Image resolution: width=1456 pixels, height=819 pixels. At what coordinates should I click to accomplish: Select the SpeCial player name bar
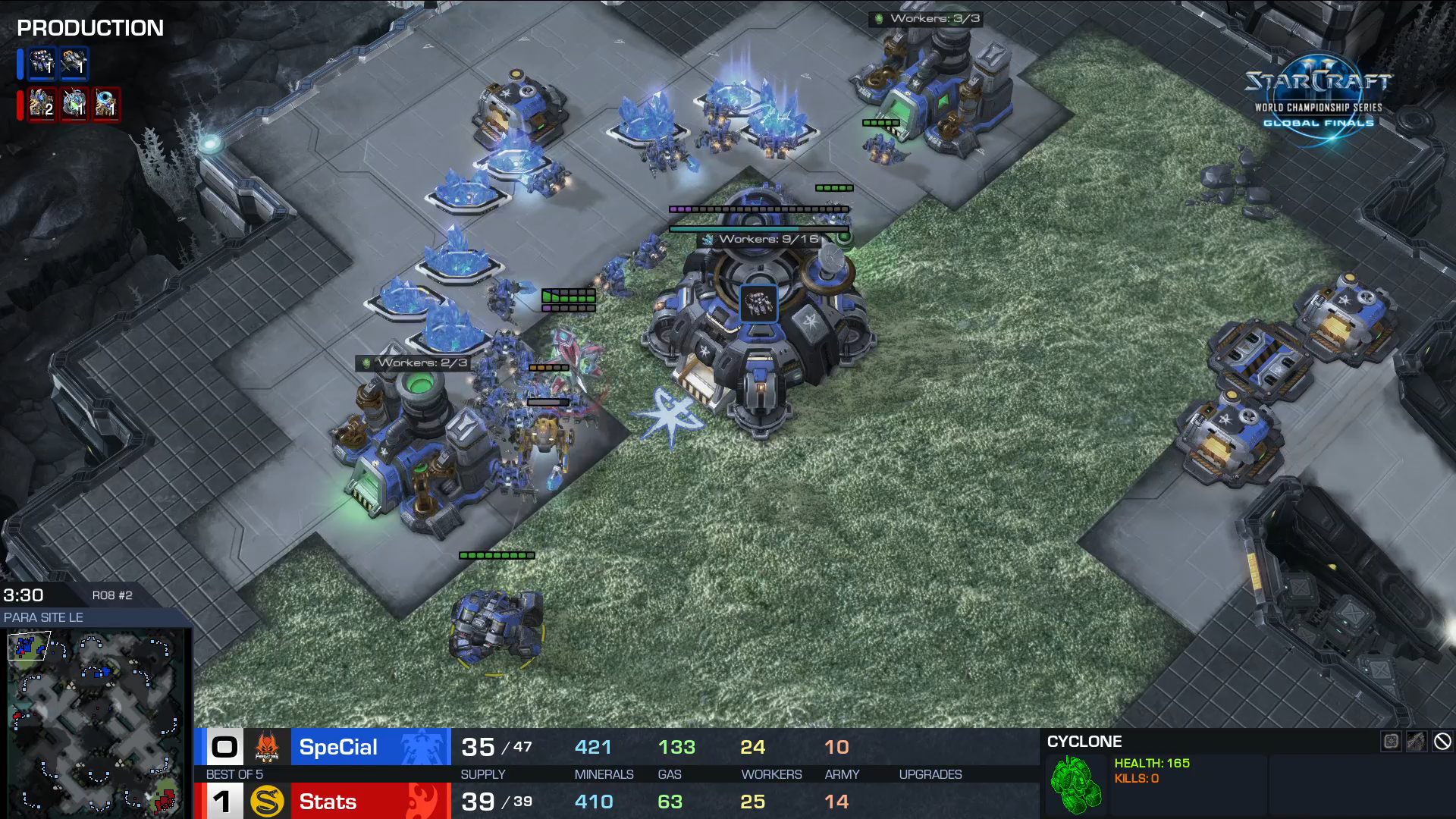[370, 747]
